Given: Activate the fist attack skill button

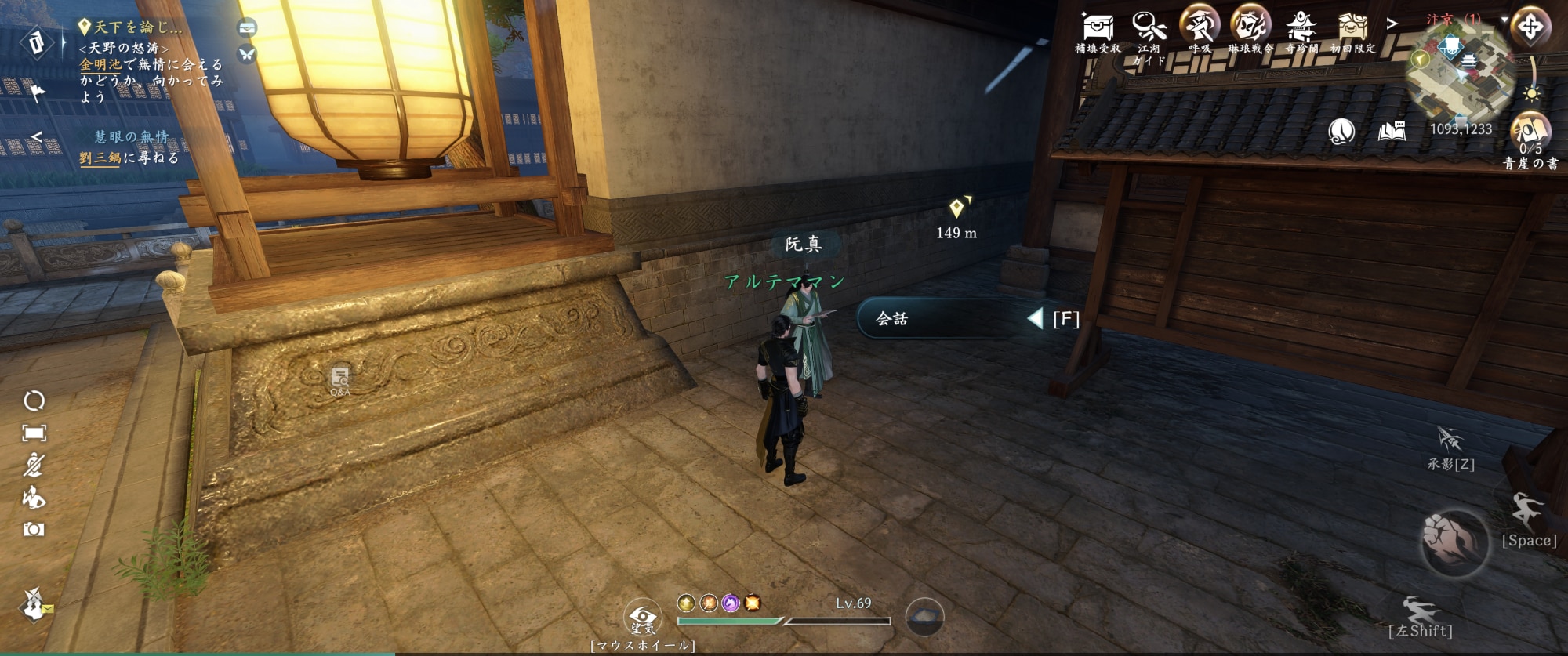Looking at the screenshot, I should (x=1454, y=541).
